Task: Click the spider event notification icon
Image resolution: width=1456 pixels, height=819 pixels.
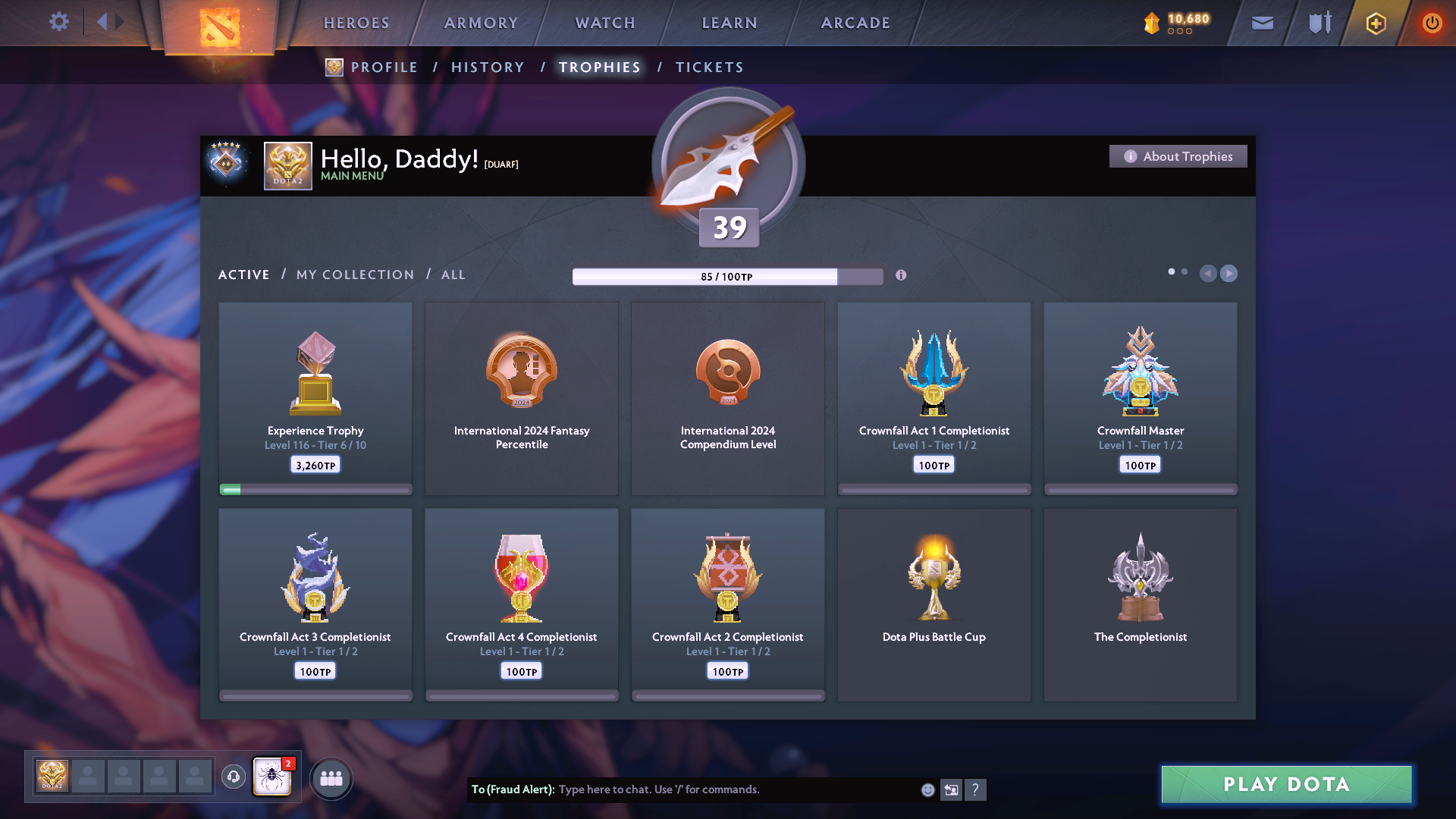Action: tap(271, 777)
